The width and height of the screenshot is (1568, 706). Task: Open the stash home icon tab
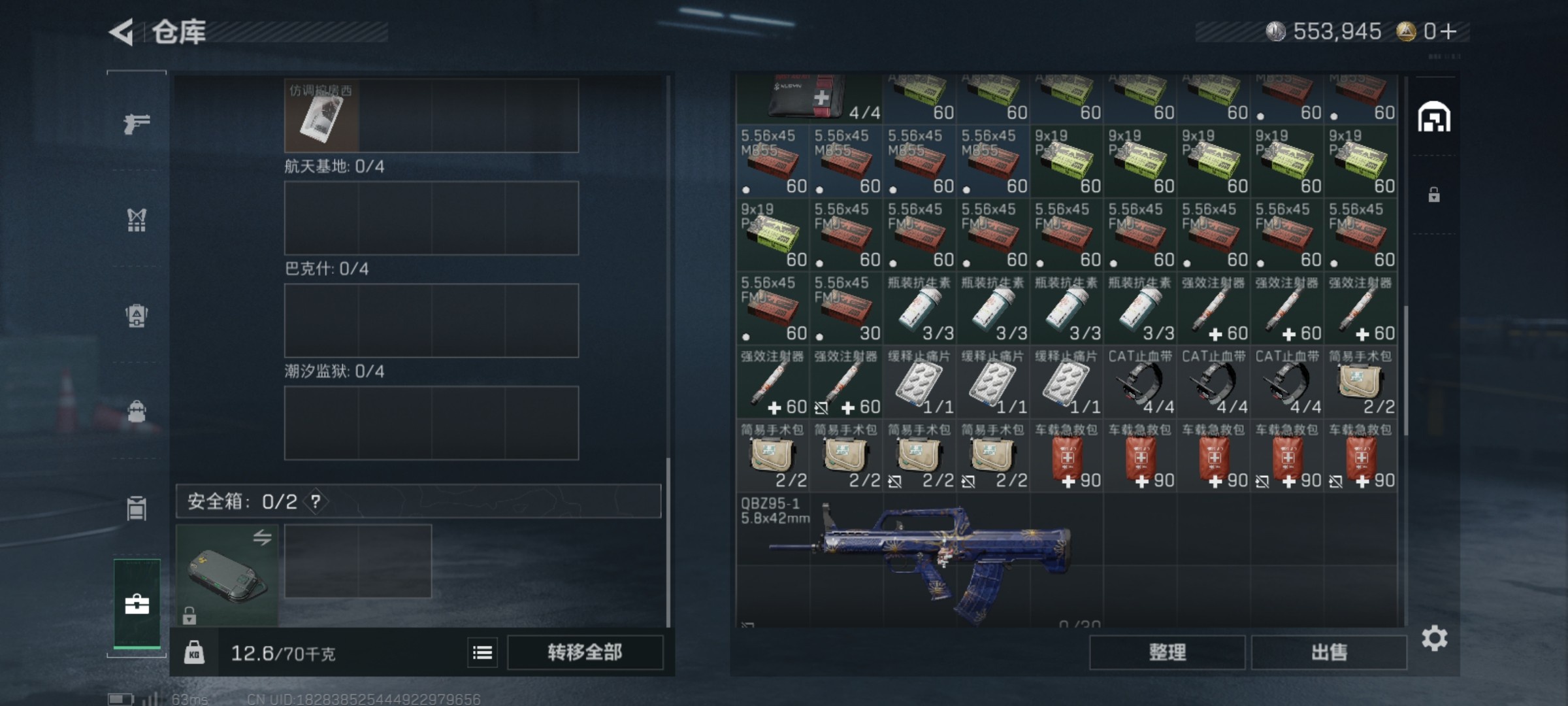(1434, 118)
